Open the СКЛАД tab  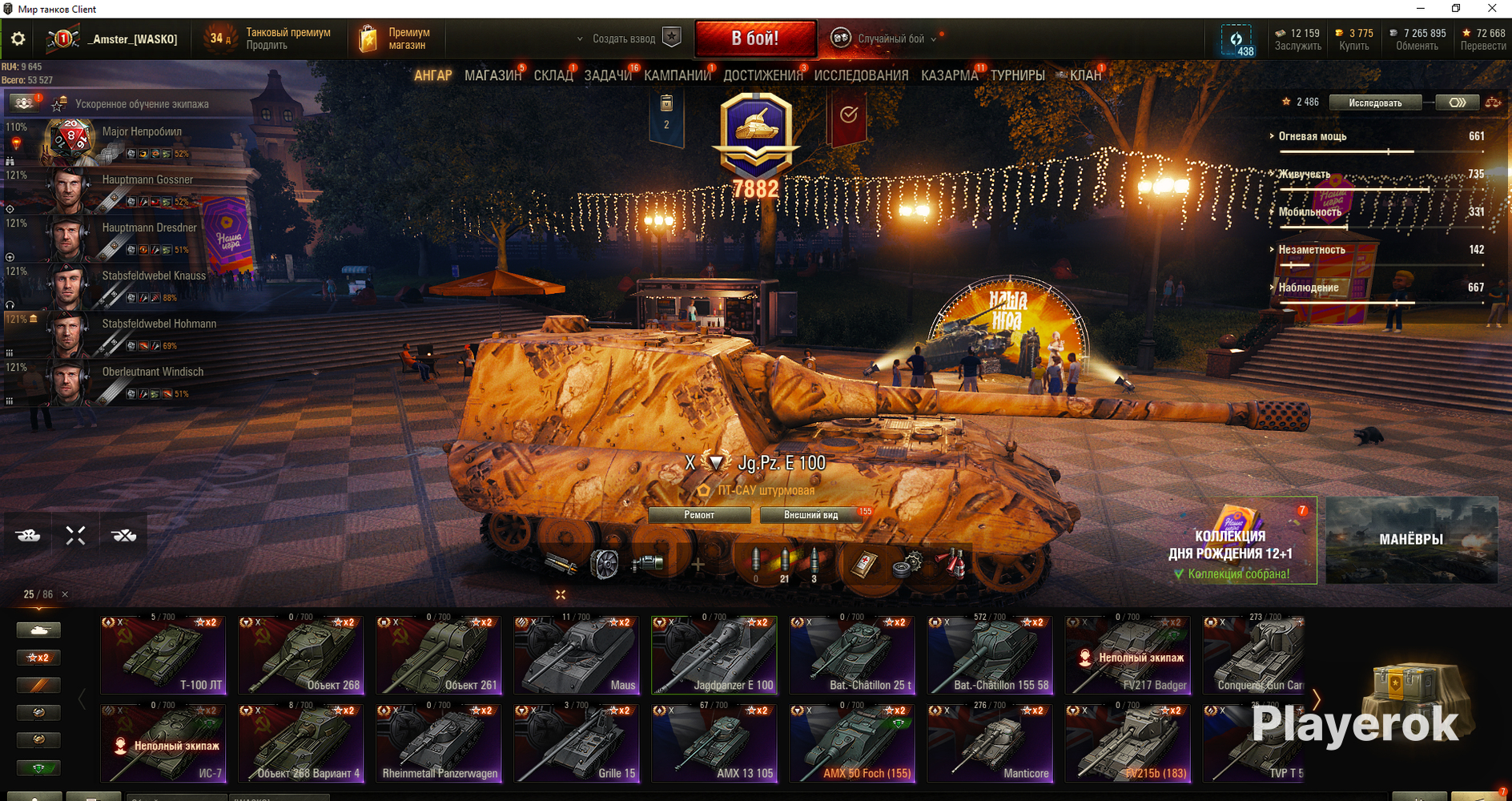553,75
